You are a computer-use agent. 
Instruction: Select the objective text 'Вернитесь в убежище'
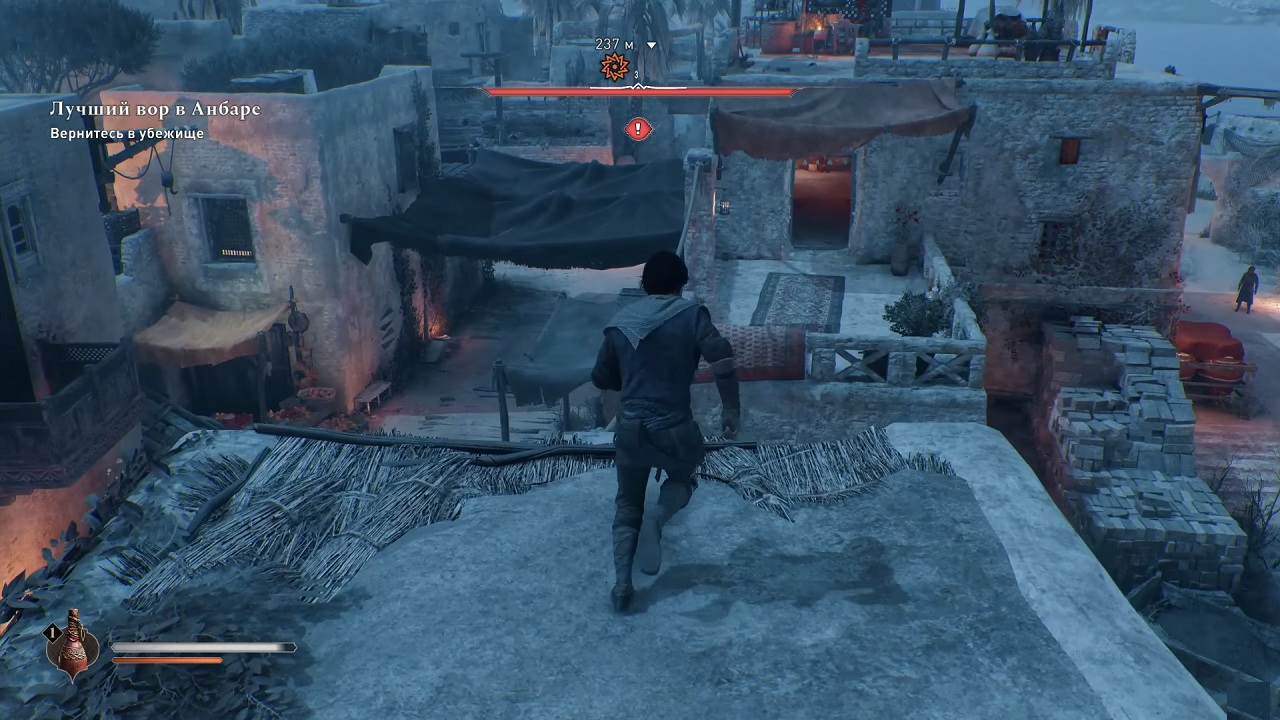click(x=125, y=133)
